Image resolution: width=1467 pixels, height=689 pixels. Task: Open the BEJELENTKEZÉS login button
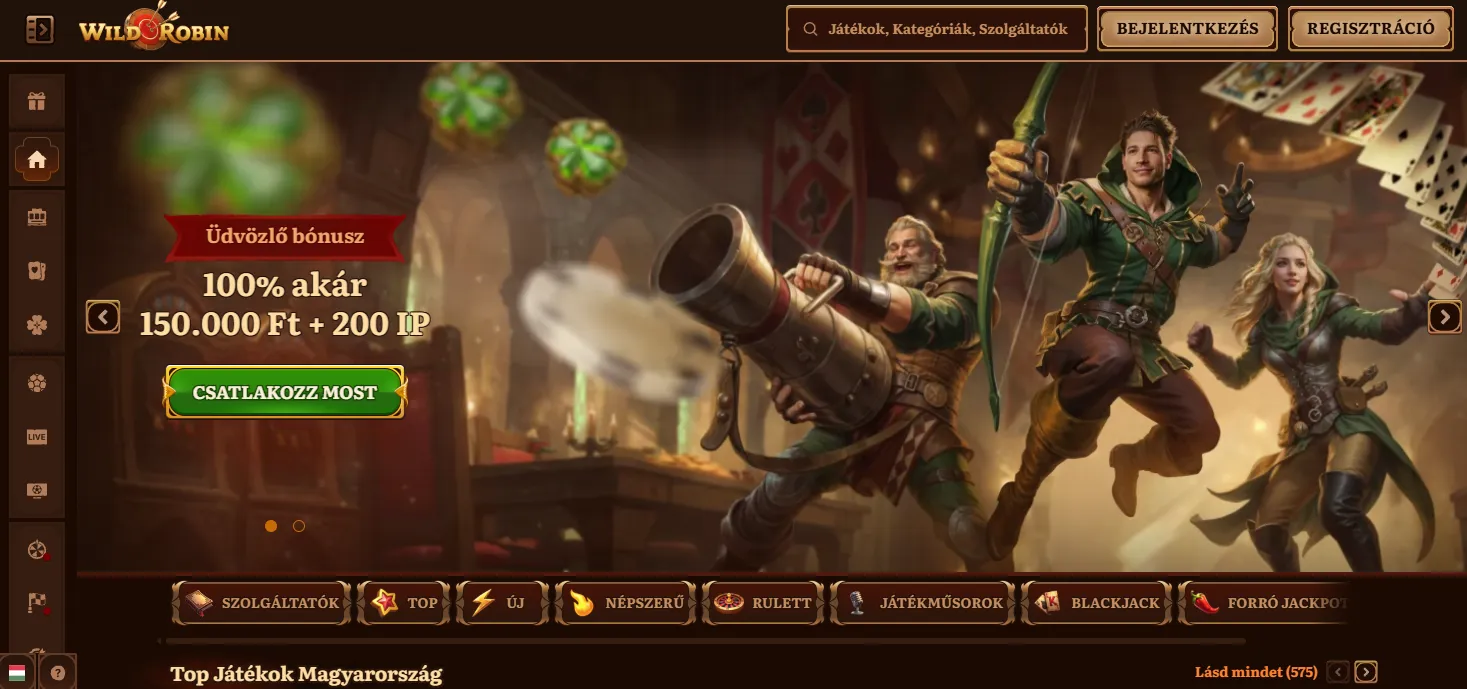1187,29
